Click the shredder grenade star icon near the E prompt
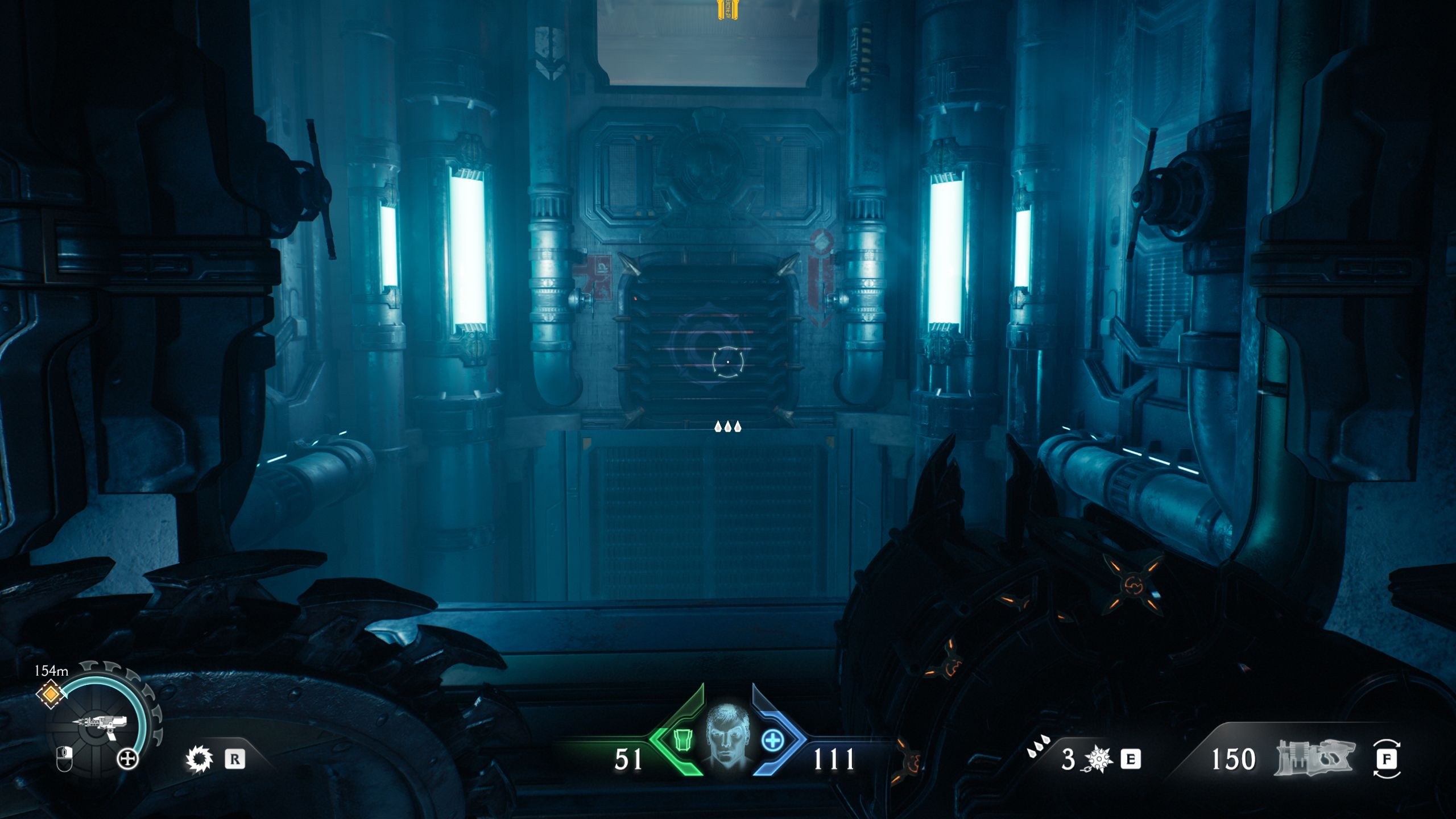 [x=1098, y=759]
